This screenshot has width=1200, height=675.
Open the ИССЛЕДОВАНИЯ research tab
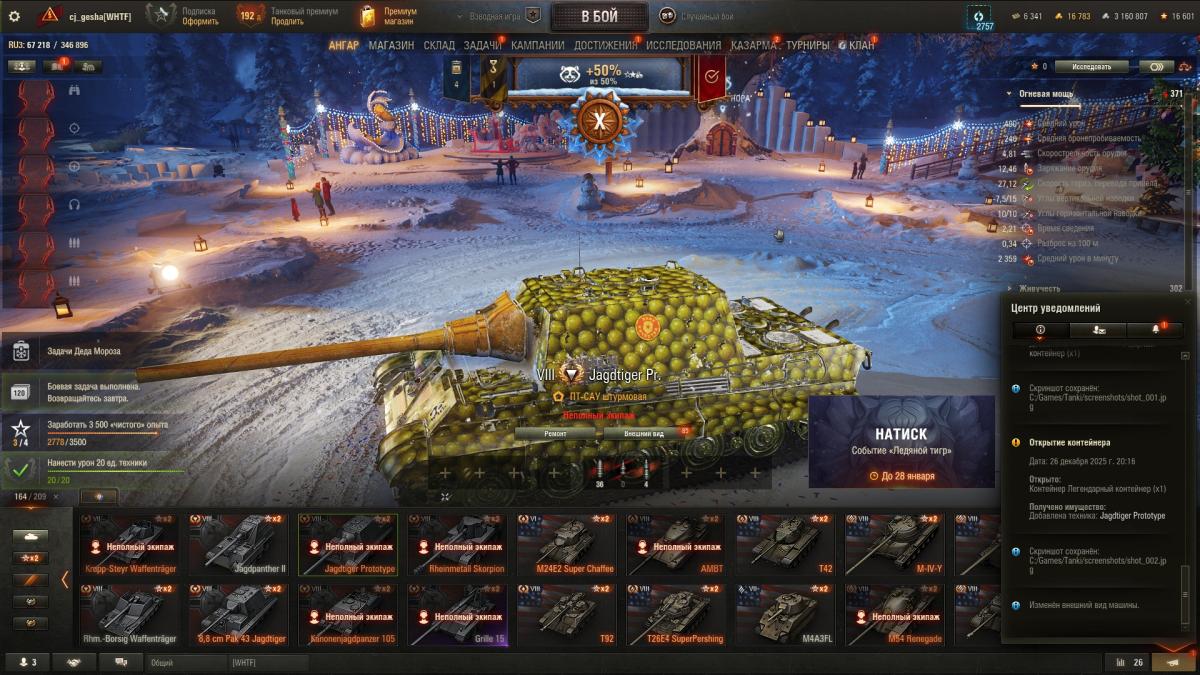click(683, 45)
